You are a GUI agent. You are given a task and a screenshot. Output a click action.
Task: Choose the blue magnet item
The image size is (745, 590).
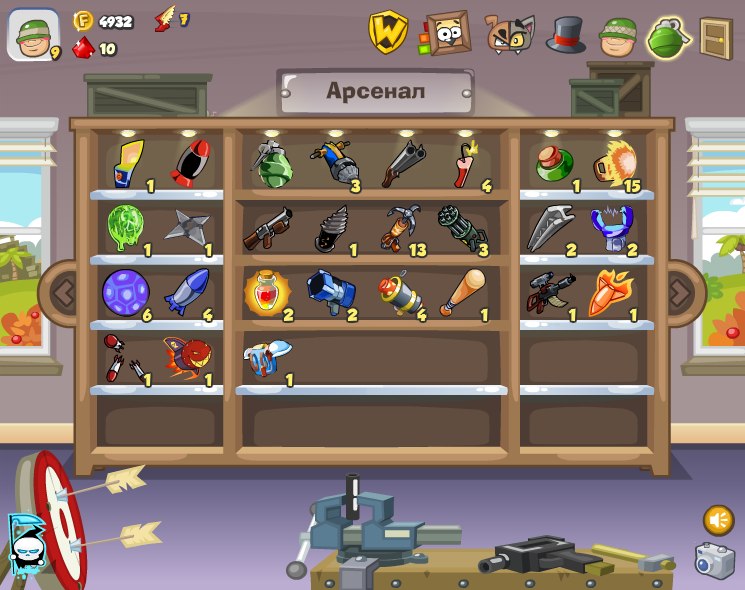611,228
